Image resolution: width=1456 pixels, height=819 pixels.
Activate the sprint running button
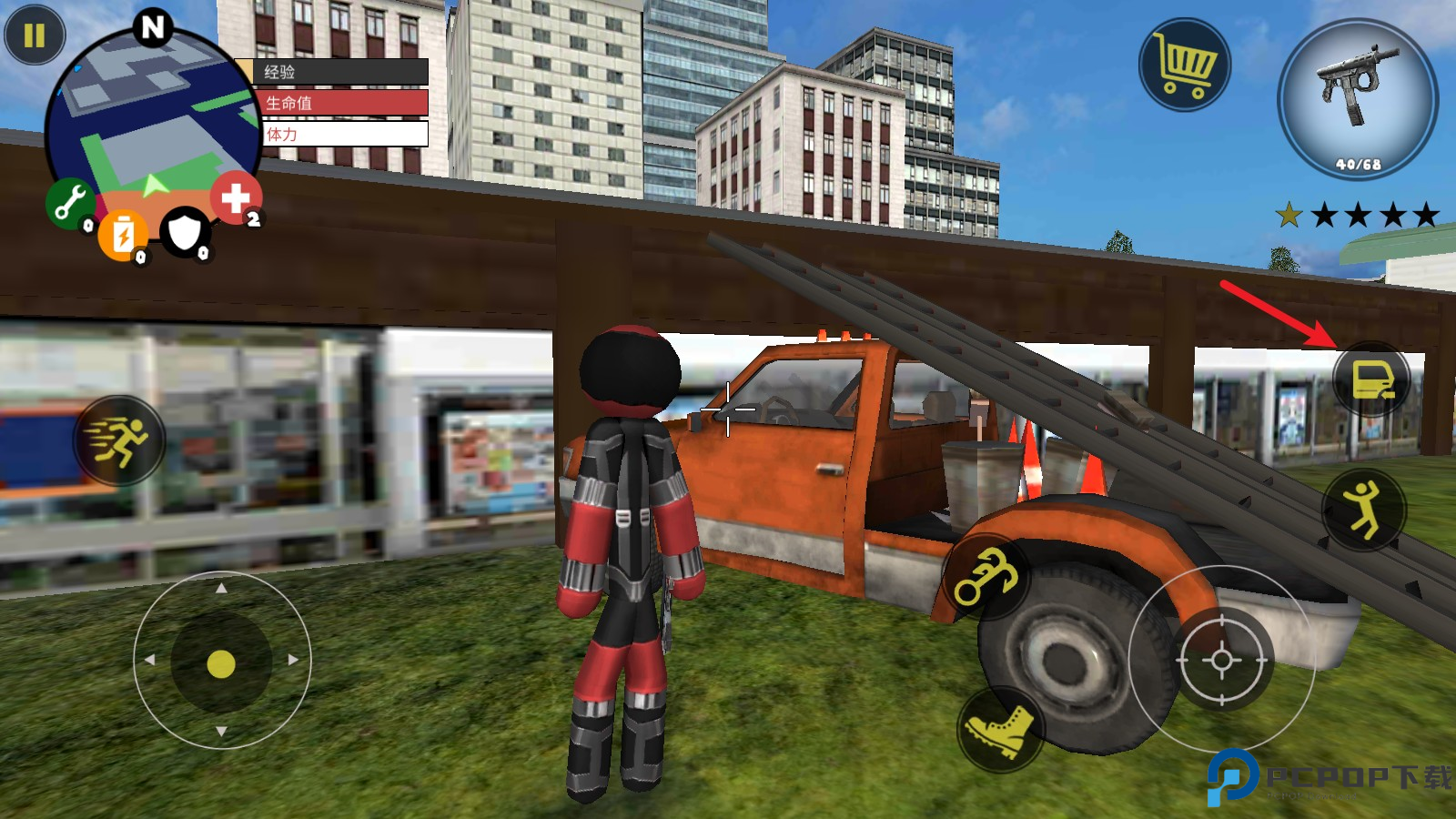click(x=119, y=440)
